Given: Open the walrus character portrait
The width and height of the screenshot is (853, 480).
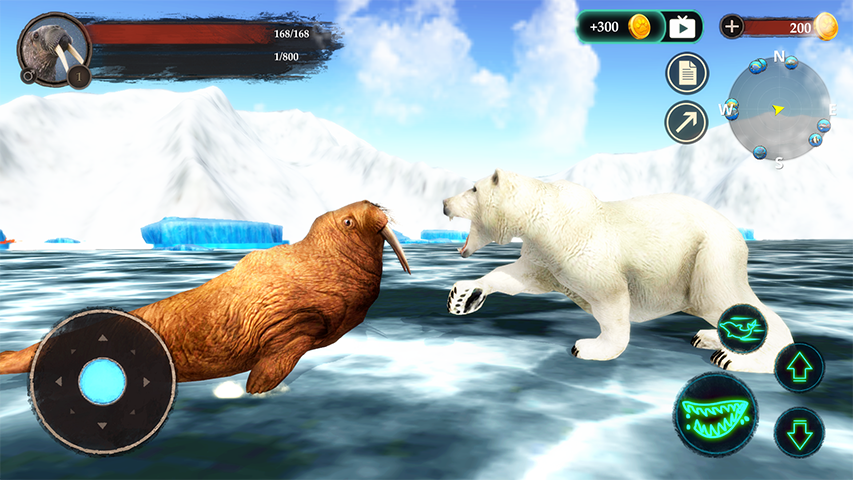Looking at the screenshot, I should 53,47.
